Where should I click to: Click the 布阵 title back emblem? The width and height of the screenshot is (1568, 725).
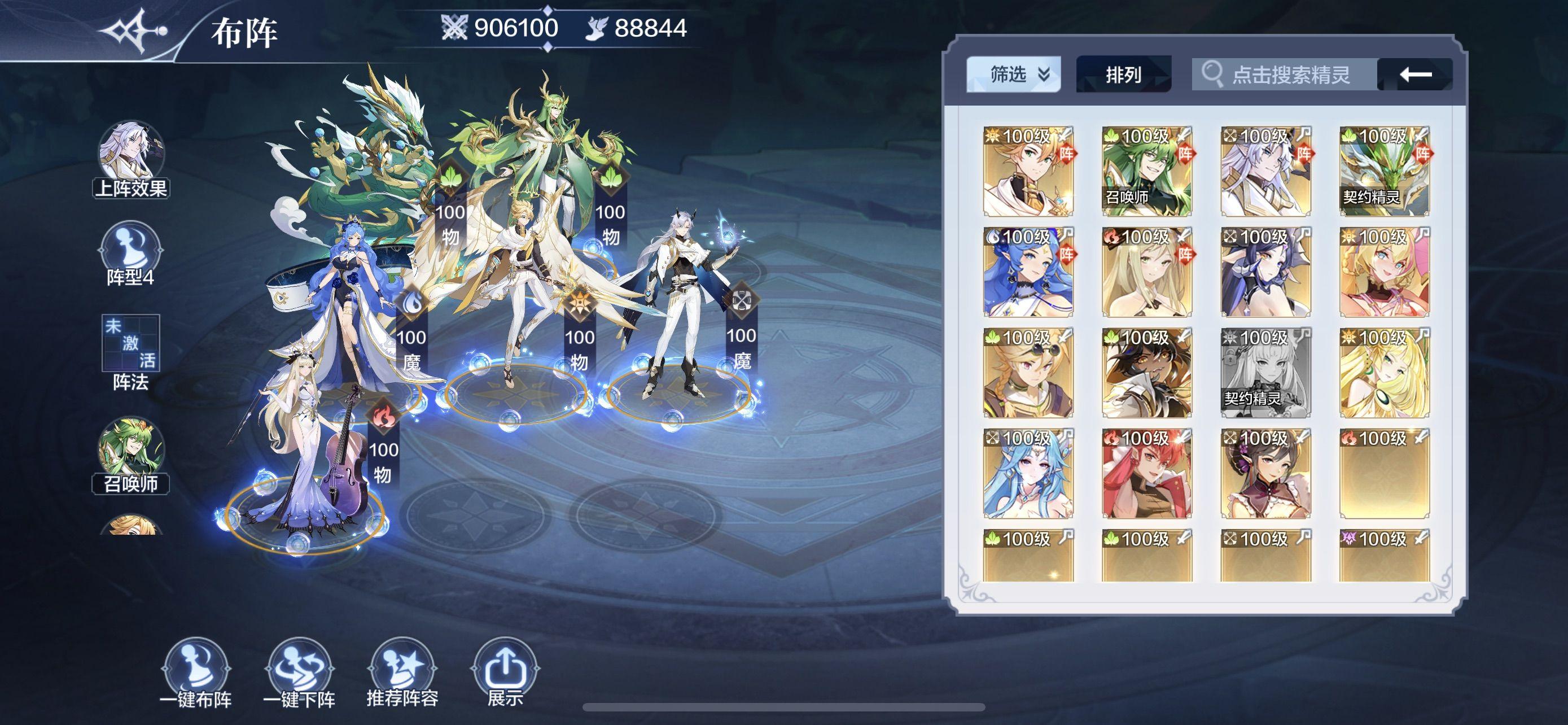[135, 30]
